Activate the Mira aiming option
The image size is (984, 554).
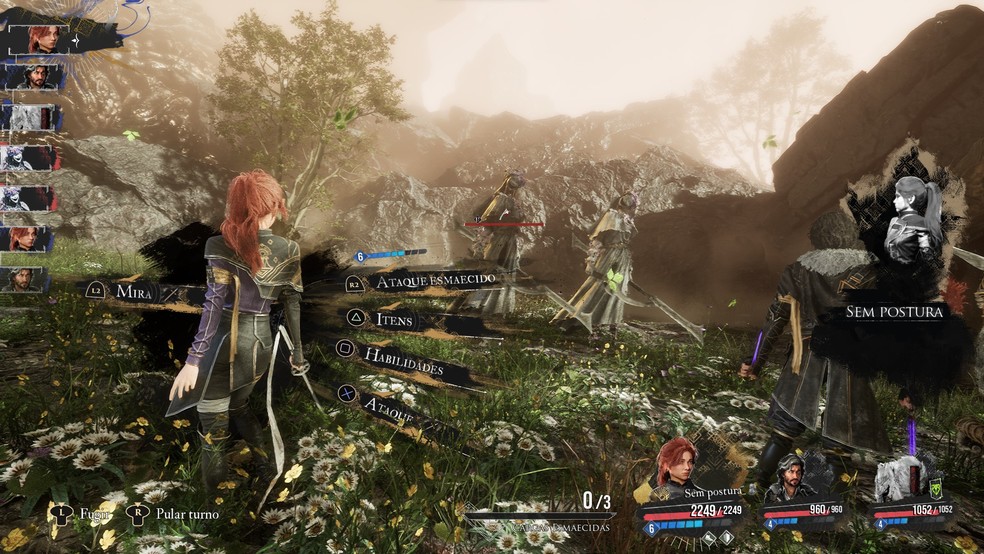(132, 290)
